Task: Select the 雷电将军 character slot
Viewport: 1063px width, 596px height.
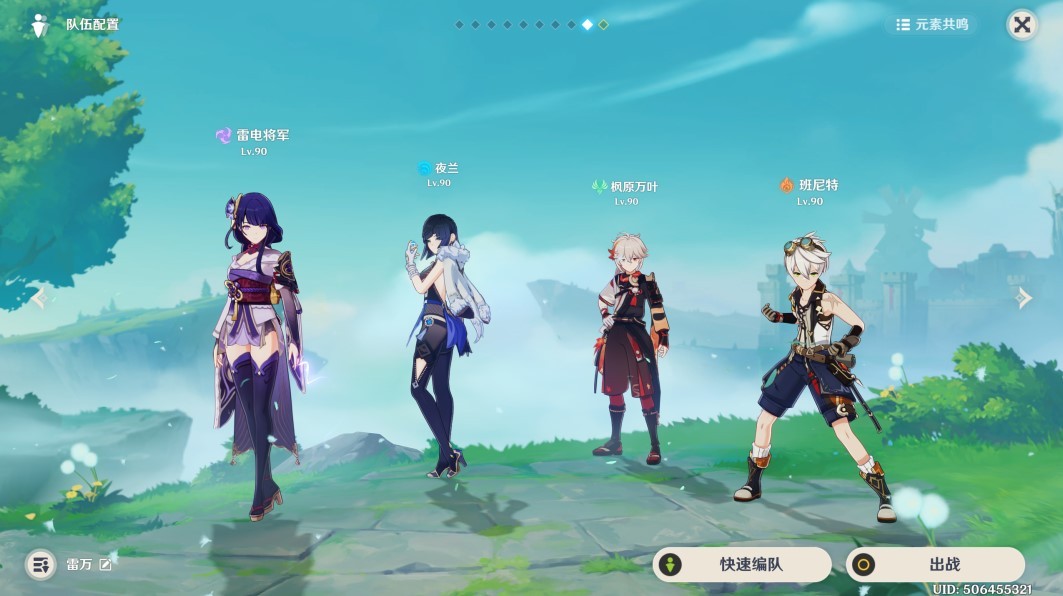Action: 256,350
